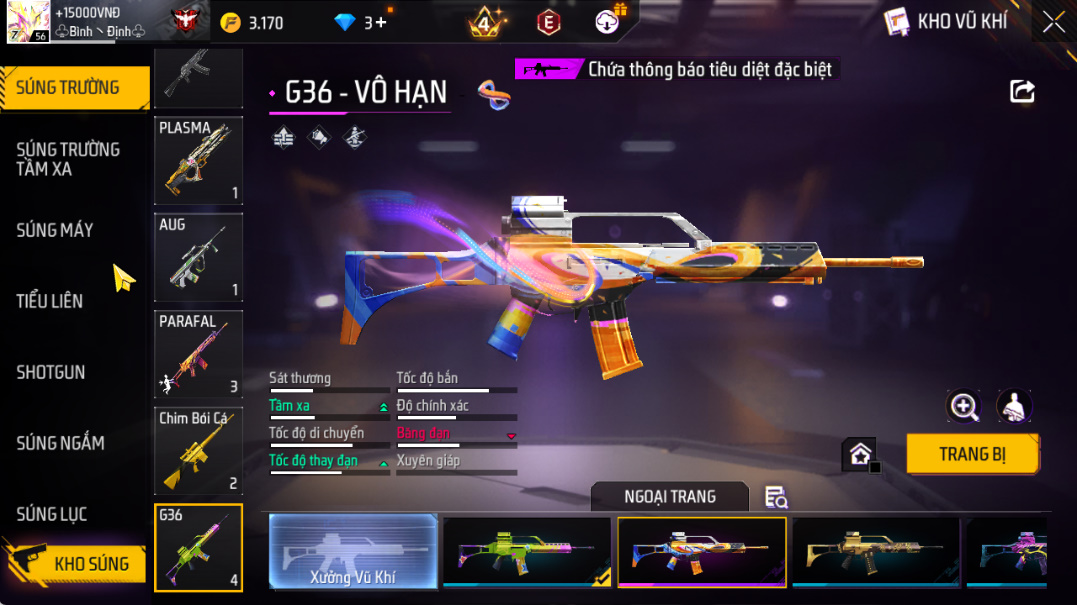Equip the G36 skin with TRANG BỊ

point(972,454)
